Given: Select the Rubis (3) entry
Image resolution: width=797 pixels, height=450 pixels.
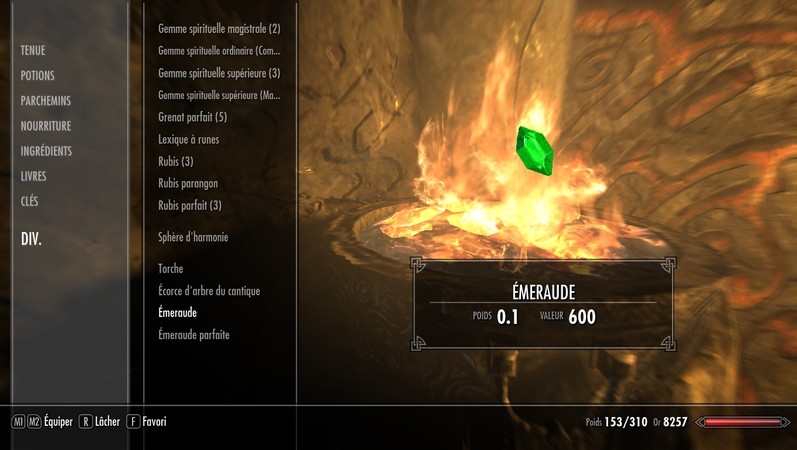Looking at the screenshot, I should [x=176, y=161].
